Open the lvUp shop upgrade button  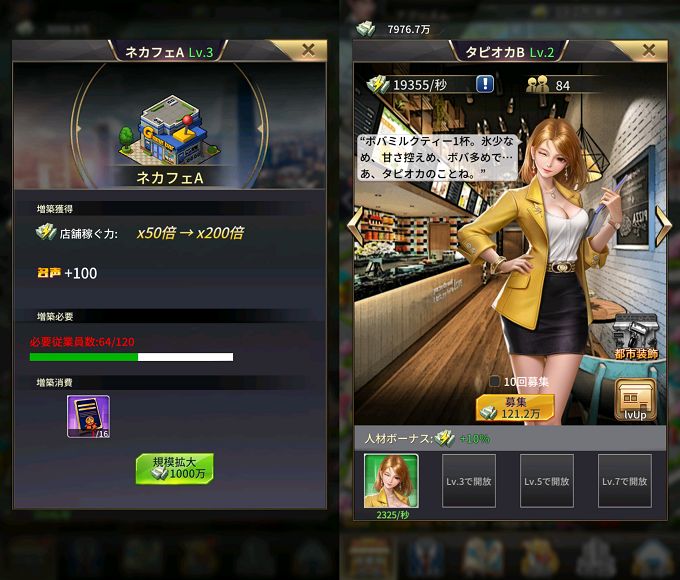(x=634, y=400)
